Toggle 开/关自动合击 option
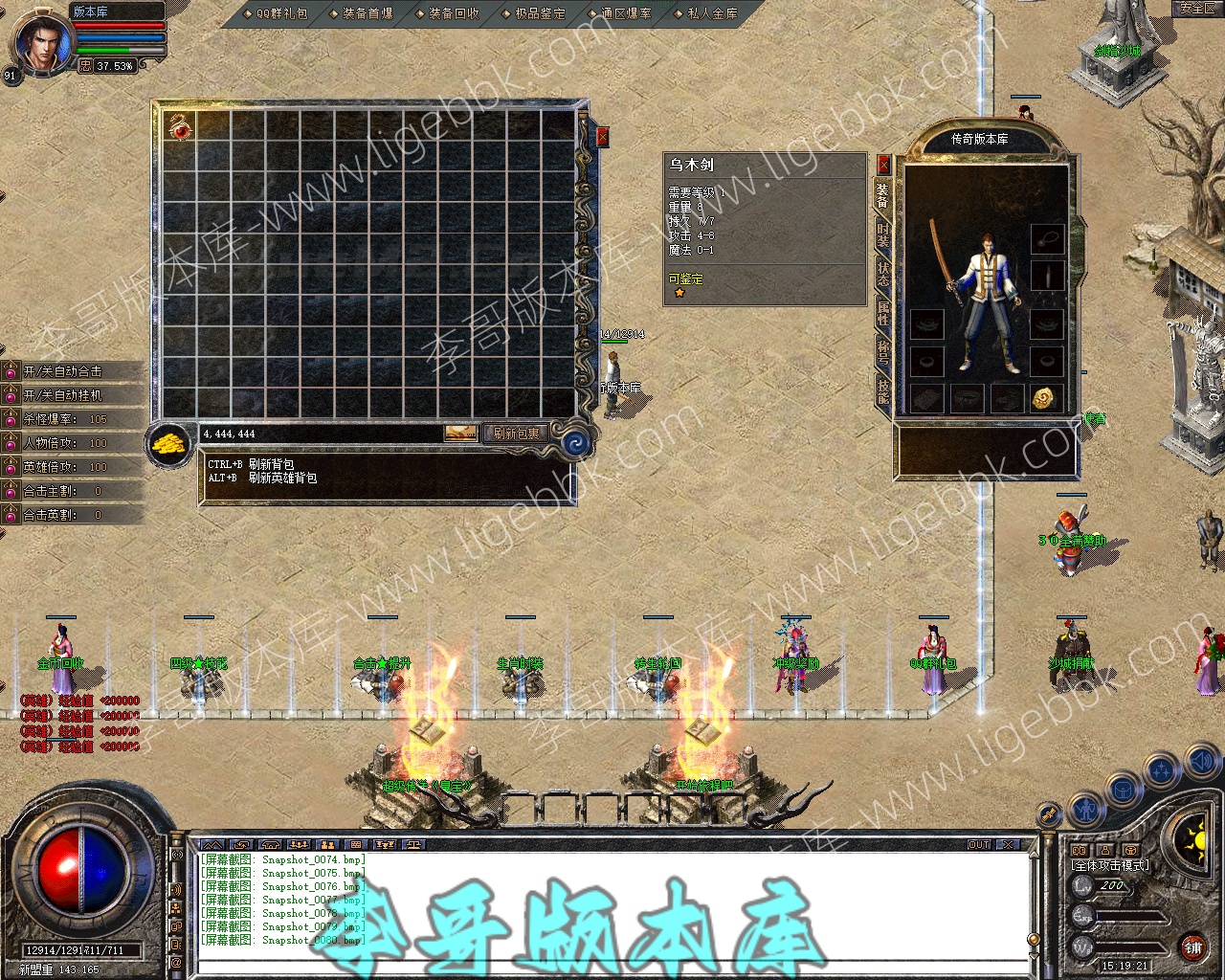The width and height of the screenshot is (1225, 980). pos(63,371)
